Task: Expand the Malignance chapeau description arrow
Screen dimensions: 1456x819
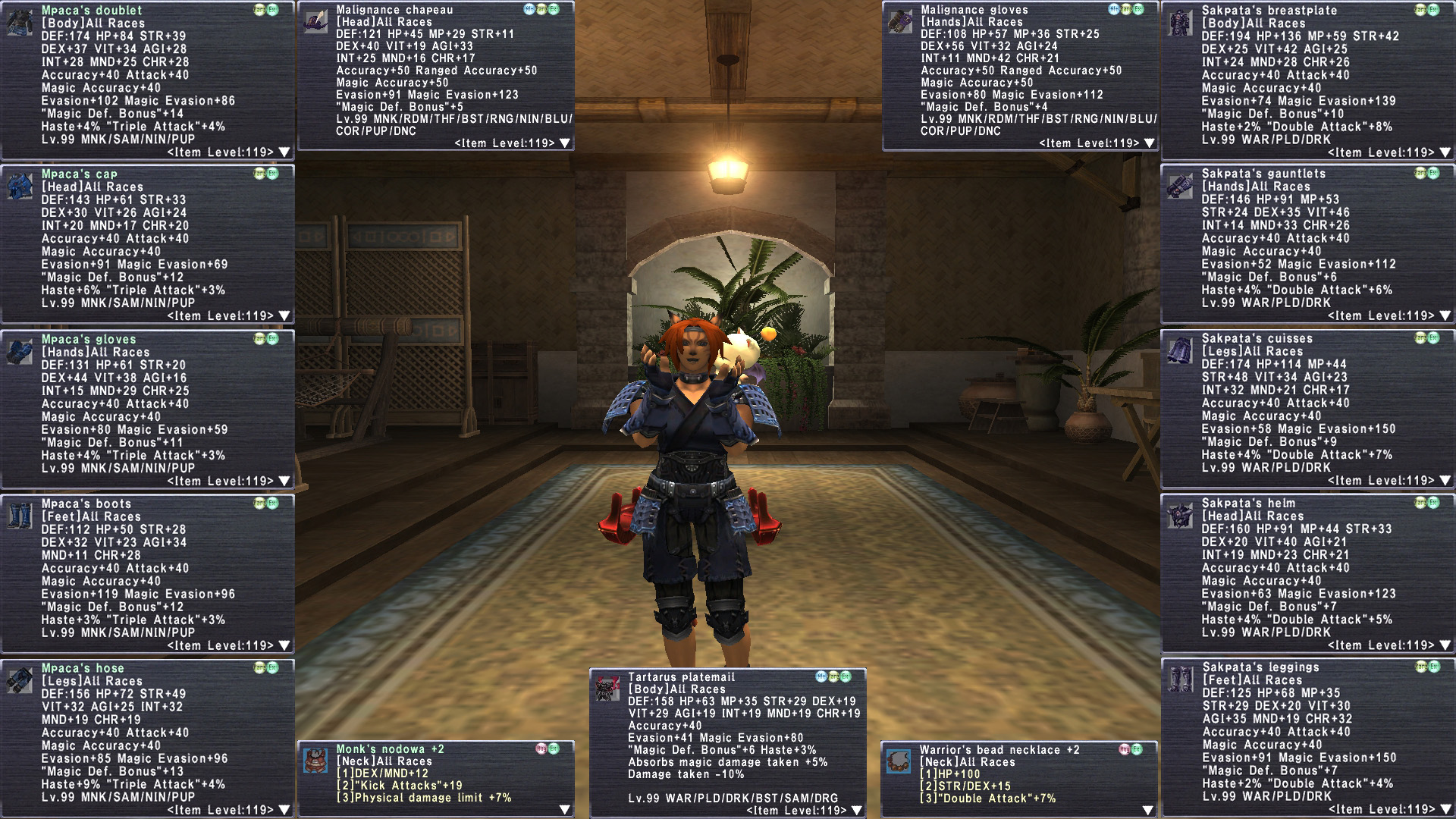Action: 565,143
